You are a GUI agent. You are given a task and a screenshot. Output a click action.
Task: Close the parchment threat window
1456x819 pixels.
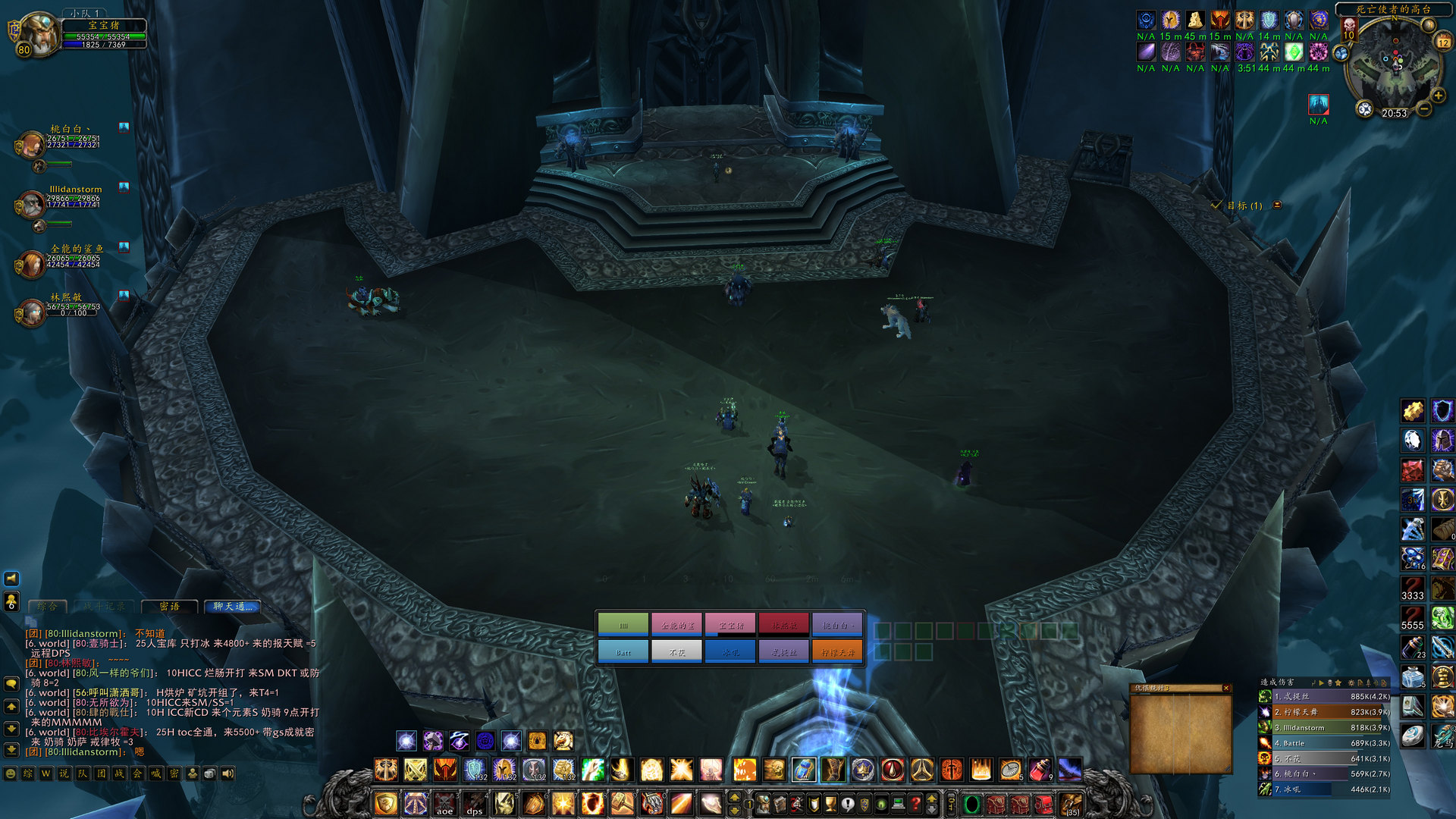pyautogui.click(x=1225, y=688)
